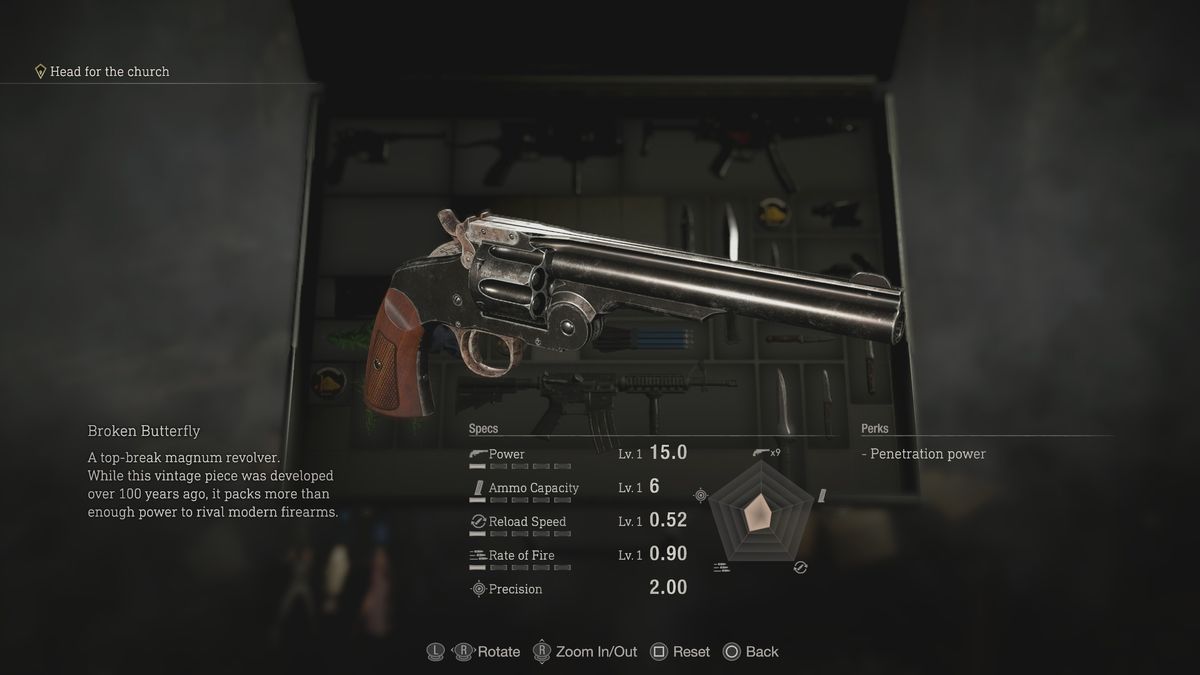
Task: Click the Precision spec row
Action: (x=577, y=589)
